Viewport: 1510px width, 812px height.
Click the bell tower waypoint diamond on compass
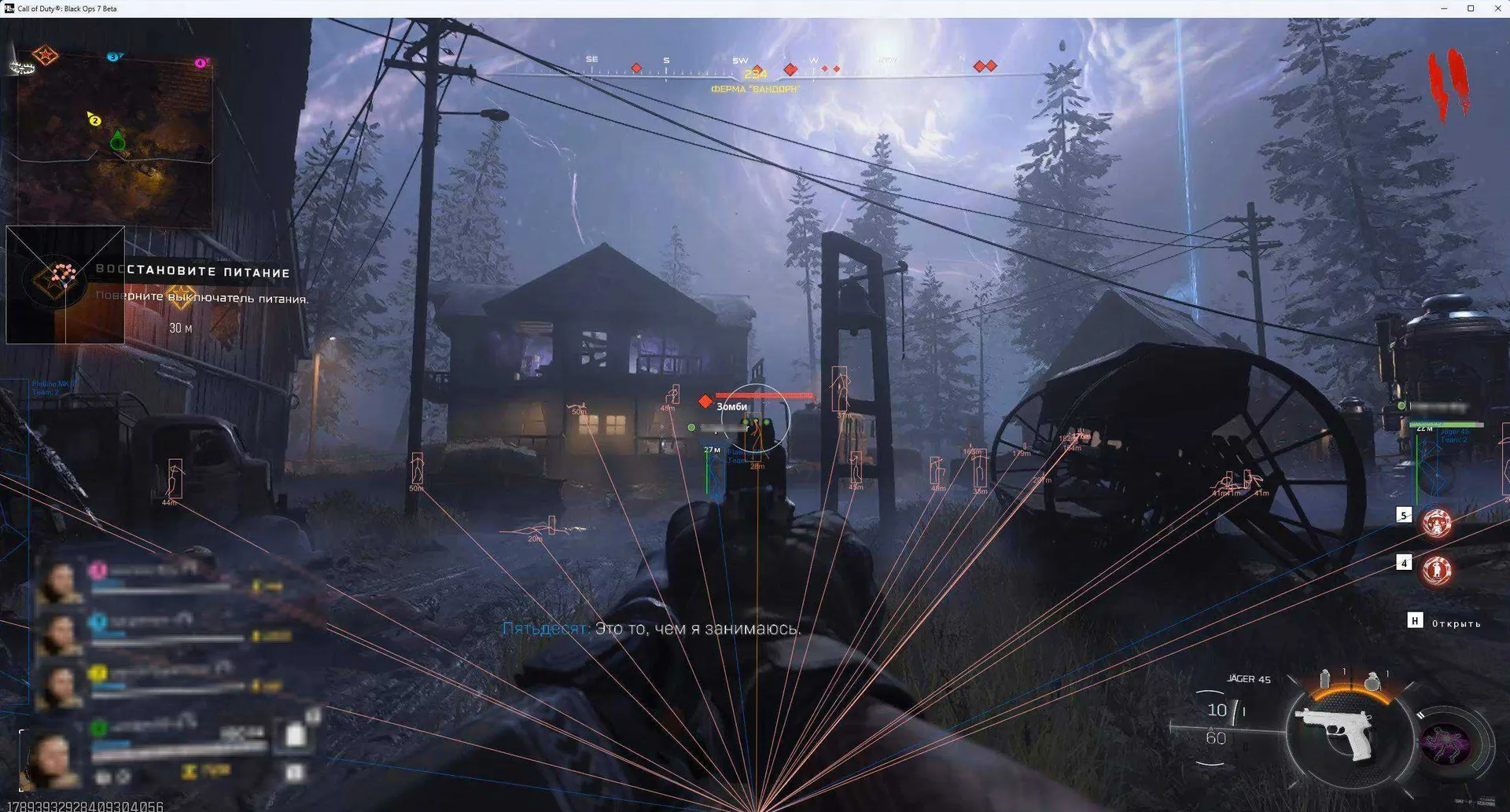click(x=789, y=68)
